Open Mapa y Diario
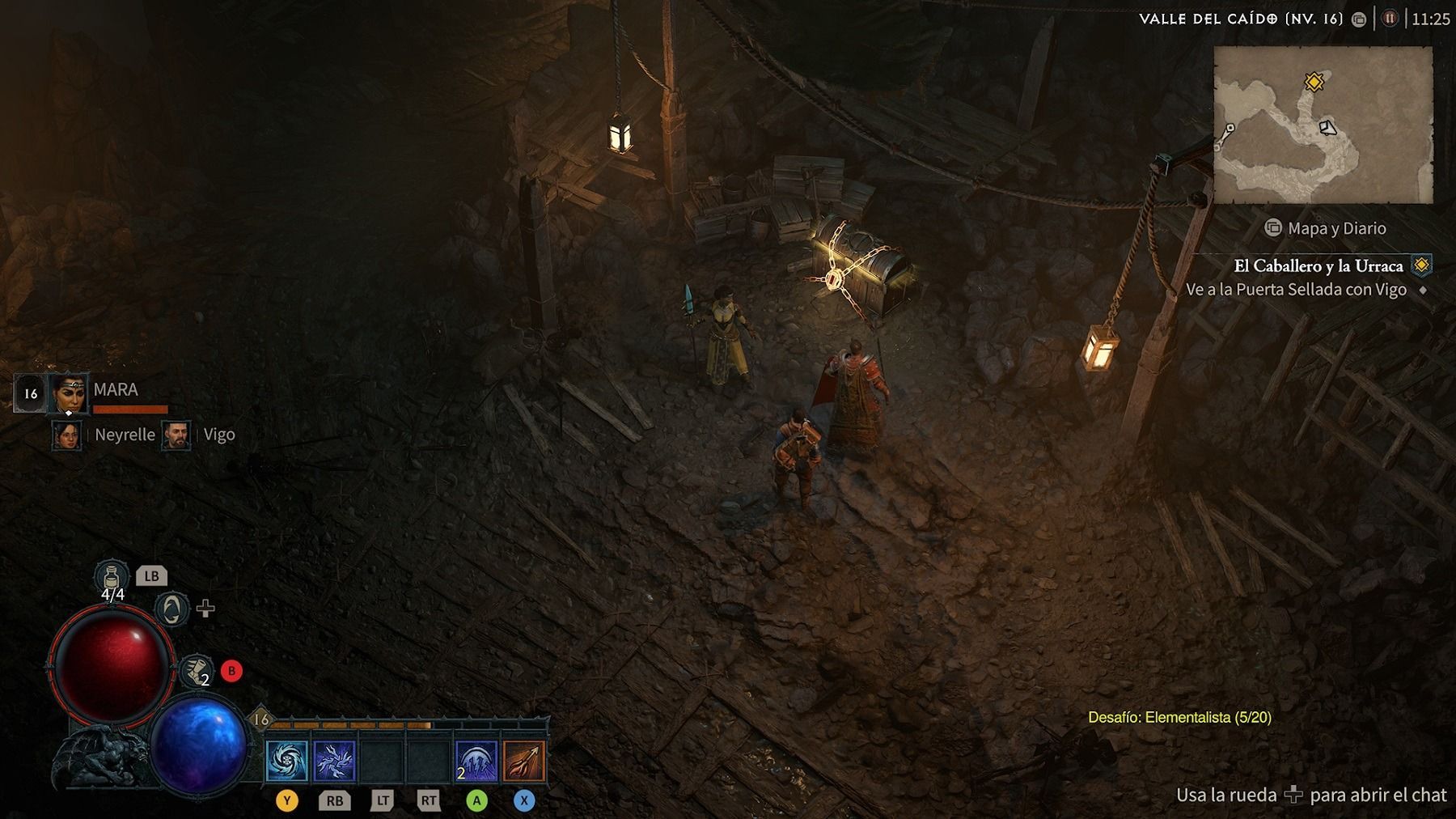 [x=1326, y=228]
